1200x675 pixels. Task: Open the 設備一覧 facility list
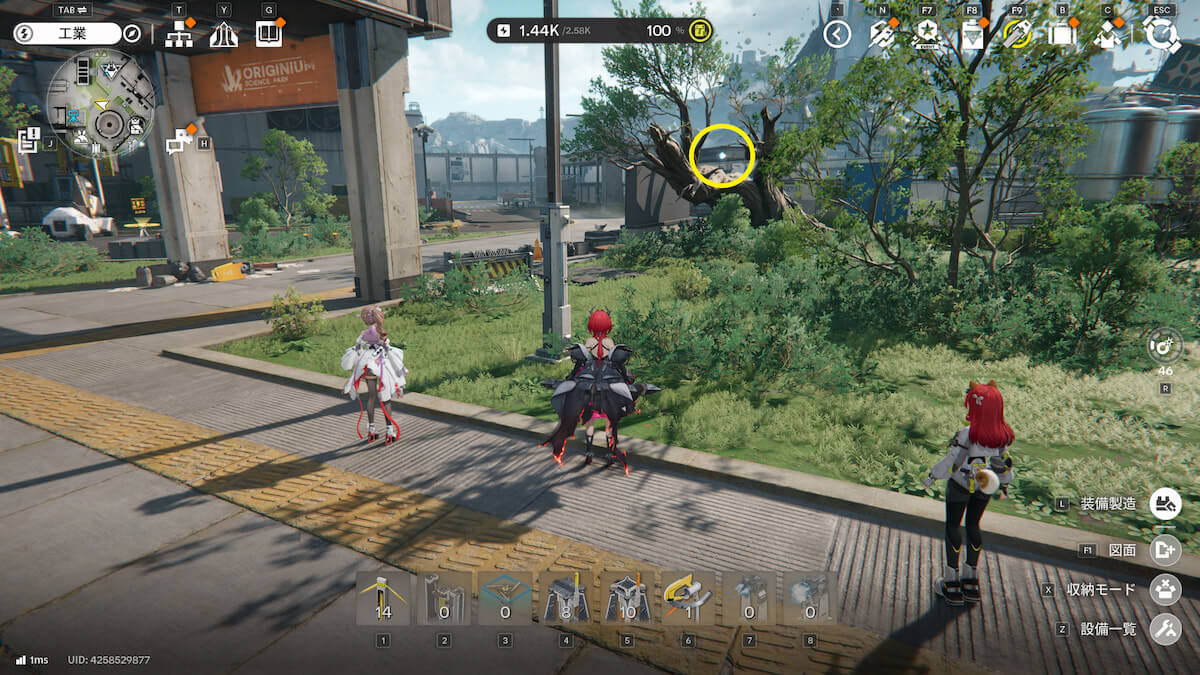pyautogui.click(x=1163, y=629)
